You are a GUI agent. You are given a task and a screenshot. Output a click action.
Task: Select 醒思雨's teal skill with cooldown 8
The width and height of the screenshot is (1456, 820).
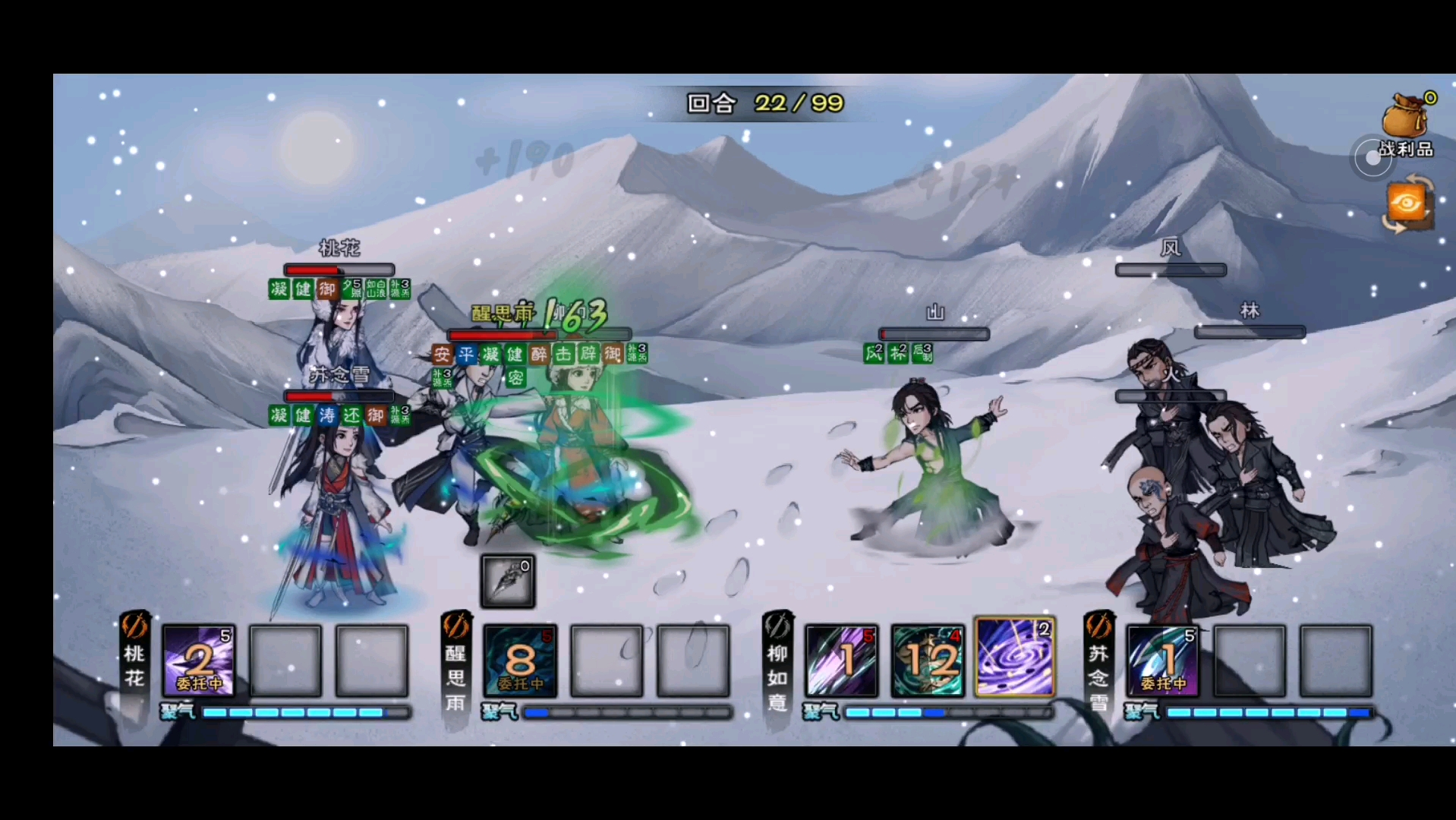click(520, 661)
